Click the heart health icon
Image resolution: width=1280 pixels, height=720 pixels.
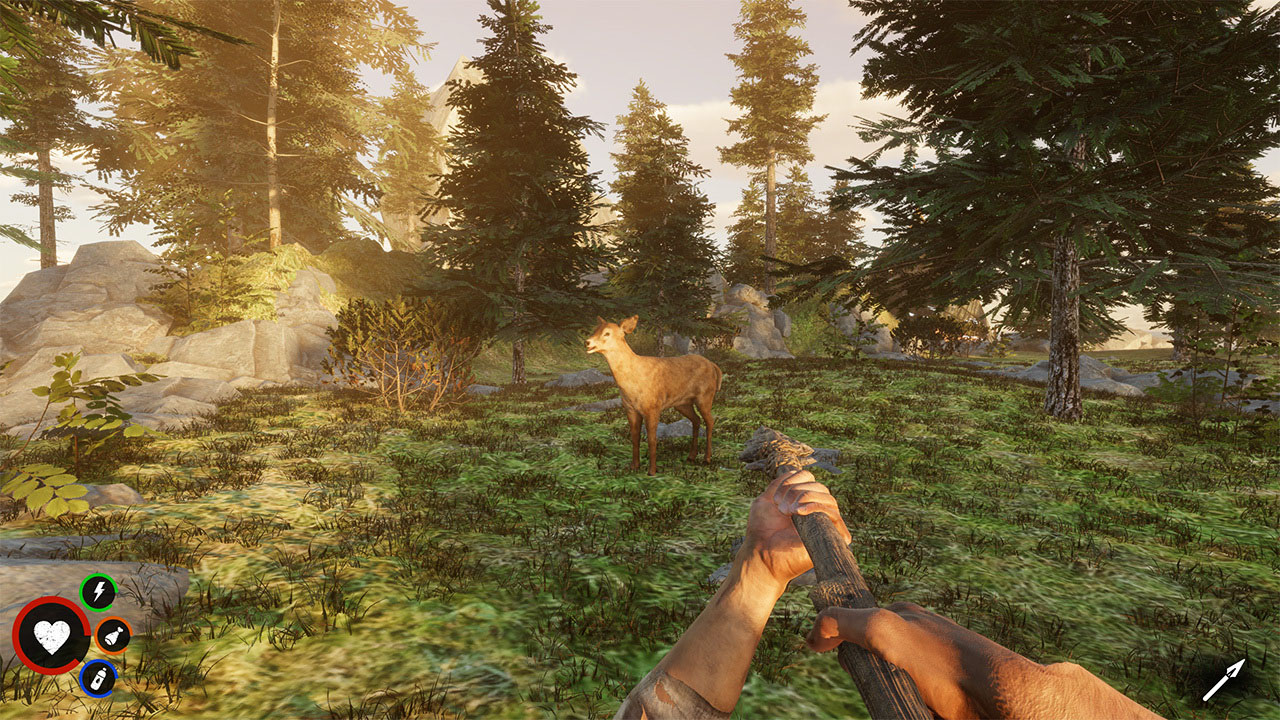(52, 636)
